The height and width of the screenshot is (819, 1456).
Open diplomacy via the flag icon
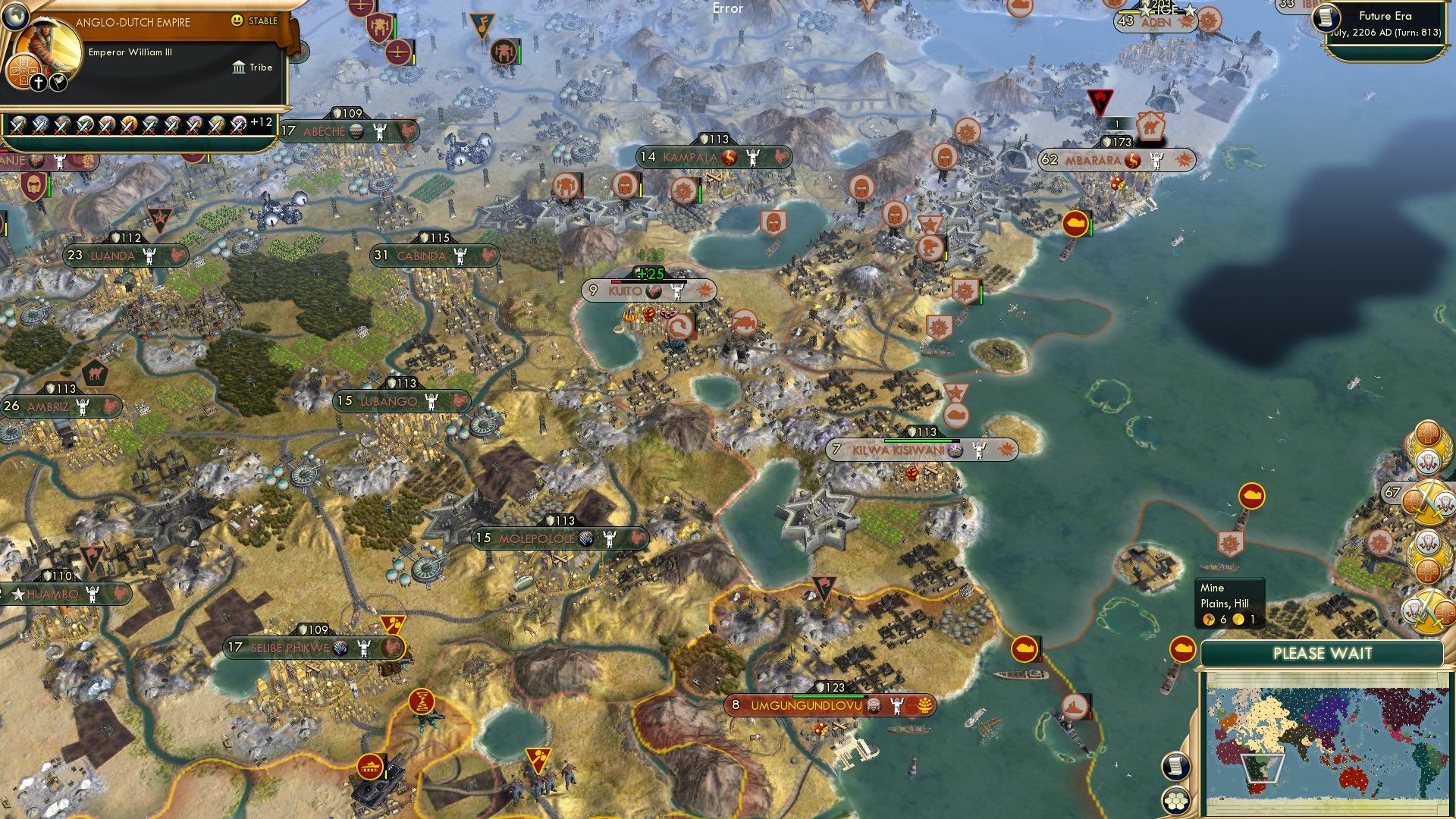(x=57, y=83)
